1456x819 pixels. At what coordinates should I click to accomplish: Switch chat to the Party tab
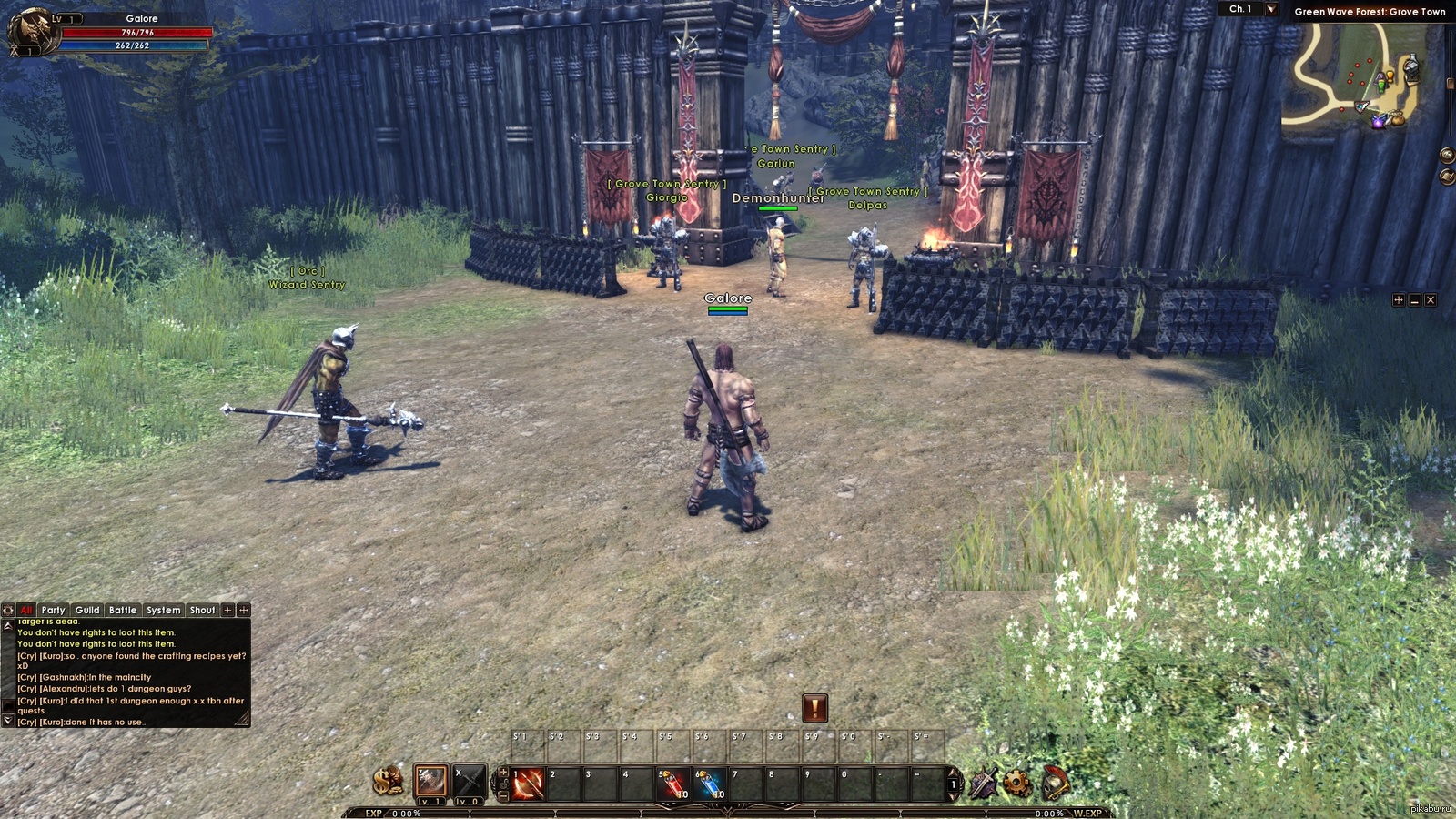point(53,610)
